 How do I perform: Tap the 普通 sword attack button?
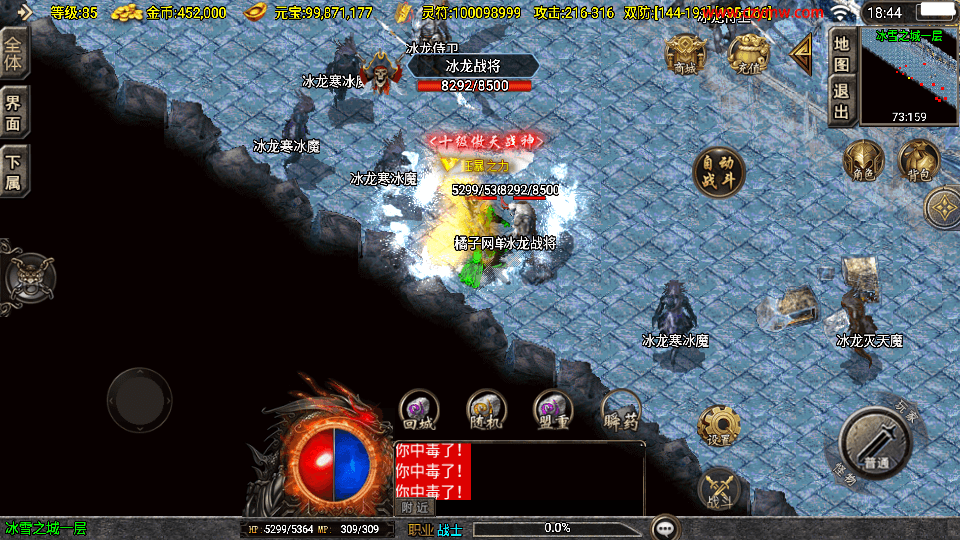875,443
